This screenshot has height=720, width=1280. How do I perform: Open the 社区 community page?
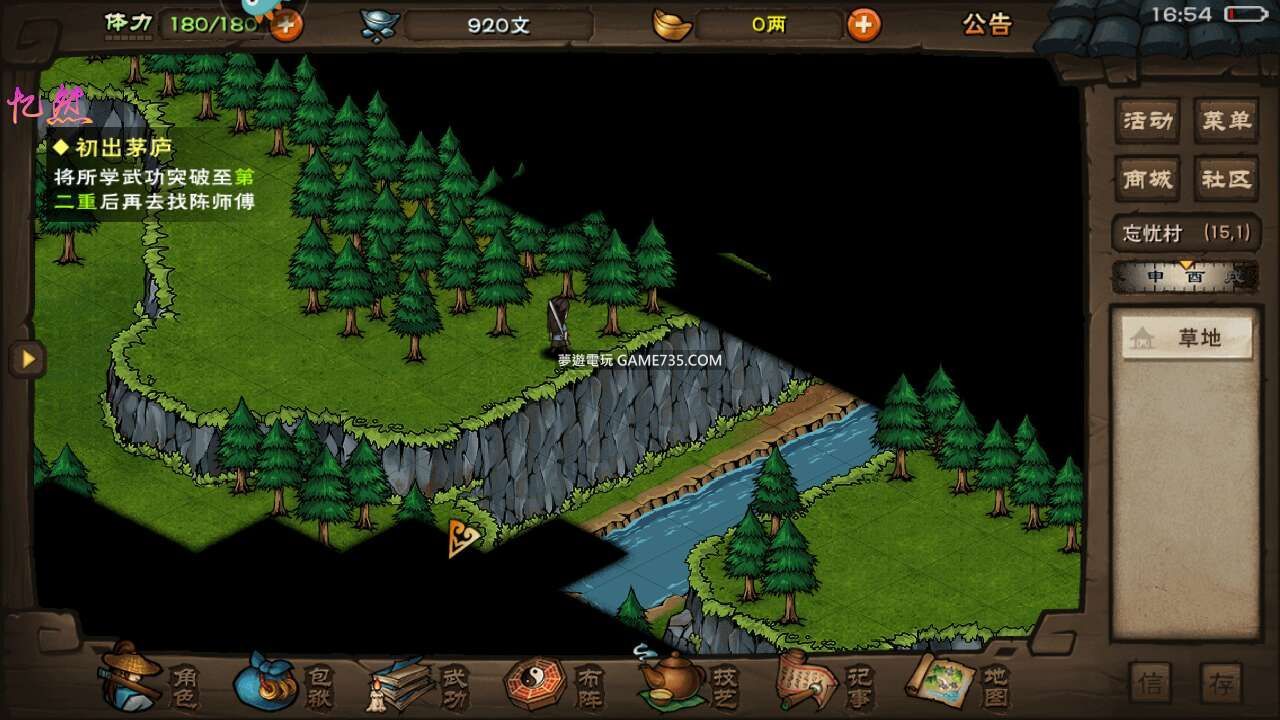pyautogui.click(x=1226, y=179)
